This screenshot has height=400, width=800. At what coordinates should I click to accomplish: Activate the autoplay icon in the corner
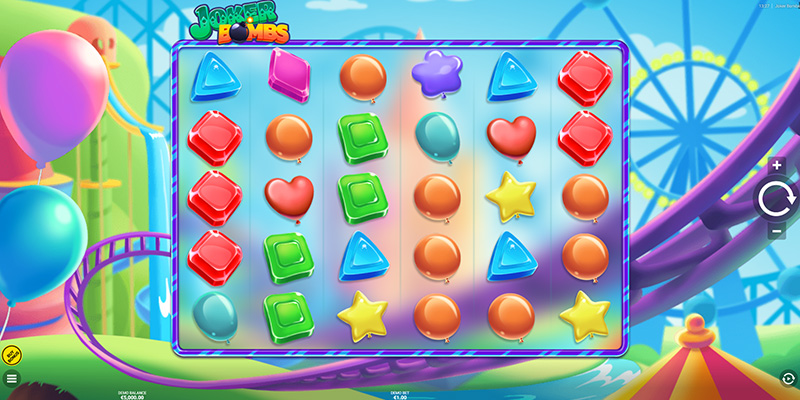(x=788, y=378)
